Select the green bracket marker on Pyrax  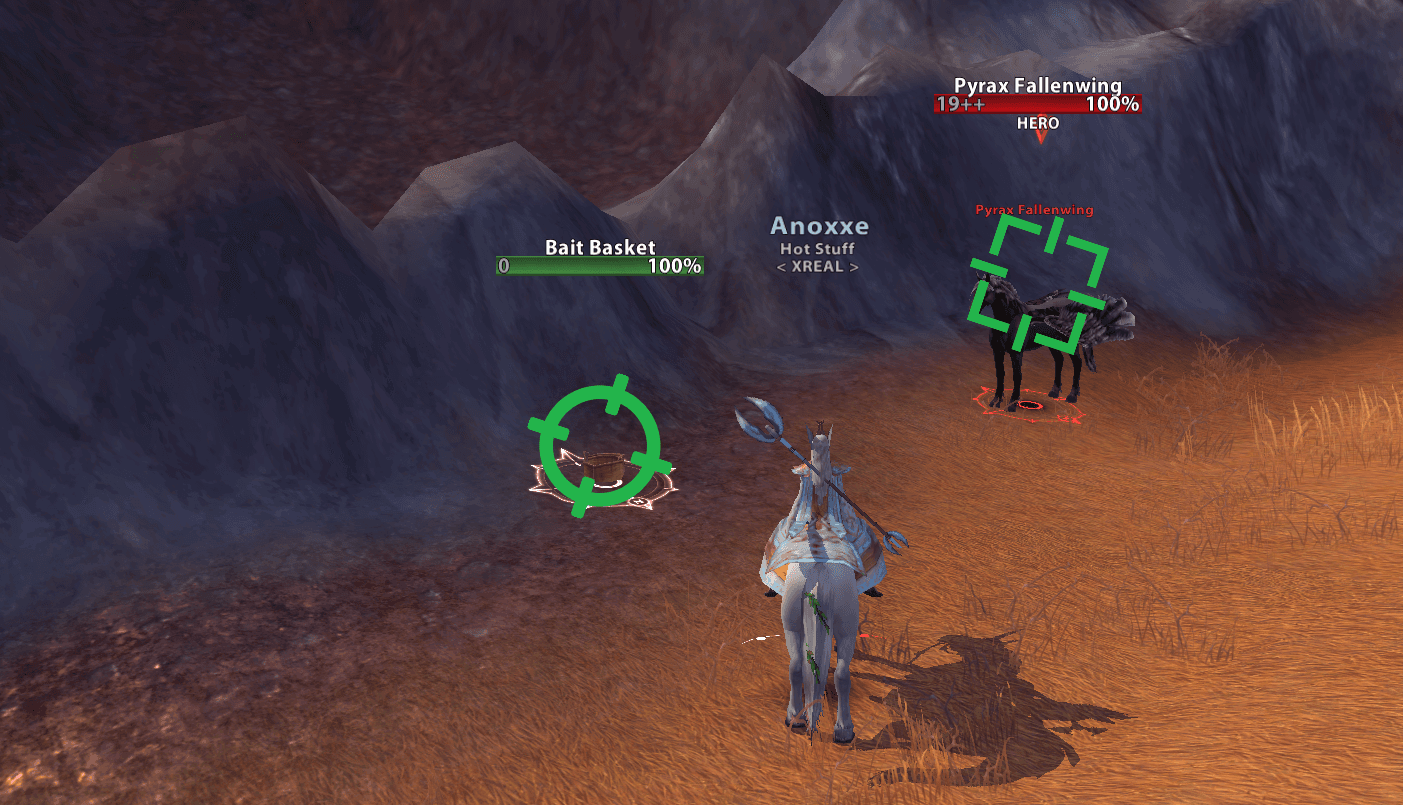1037,285
